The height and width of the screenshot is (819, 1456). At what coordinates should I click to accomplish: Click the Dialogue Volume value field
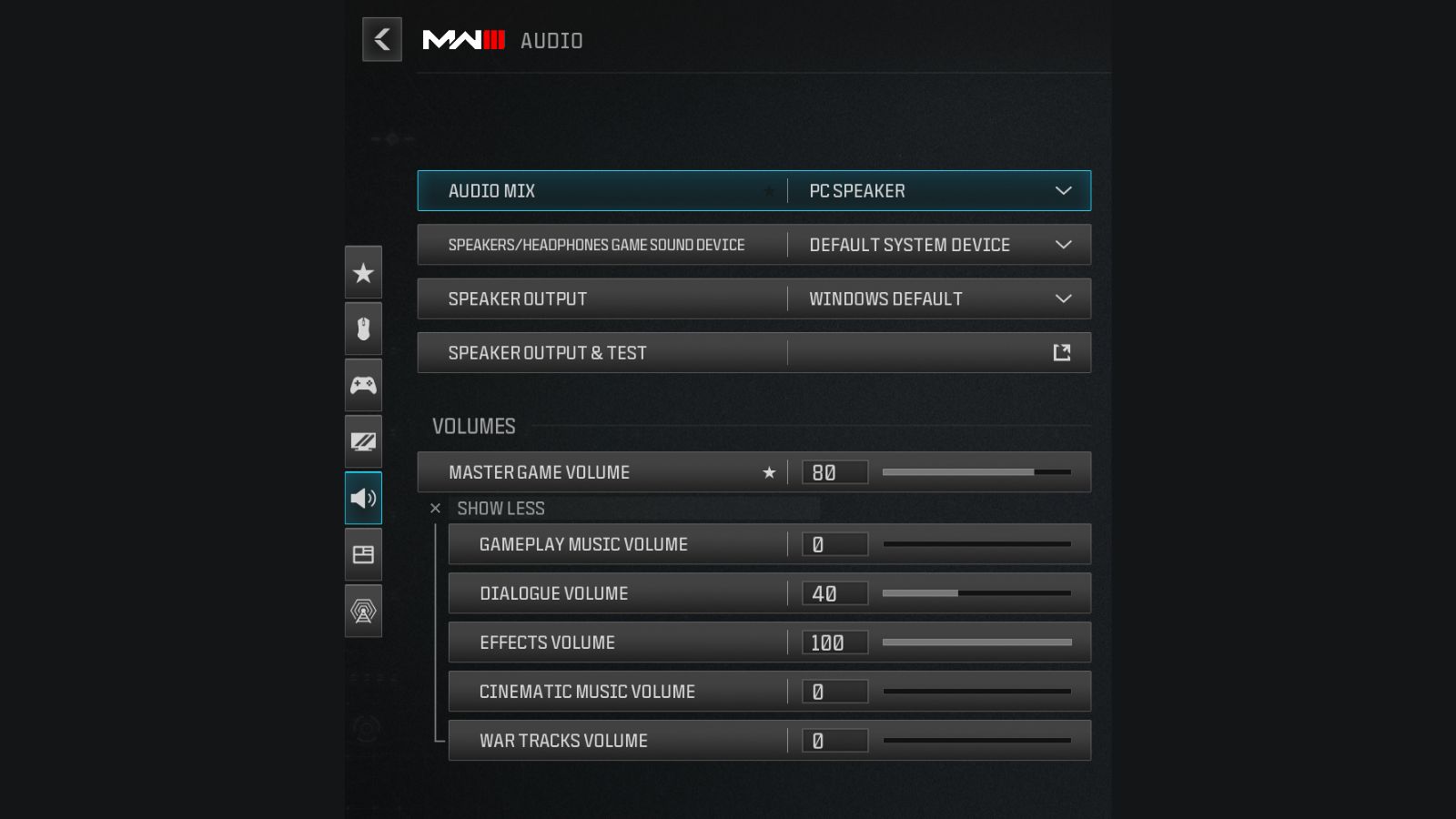tap(834, 592)
